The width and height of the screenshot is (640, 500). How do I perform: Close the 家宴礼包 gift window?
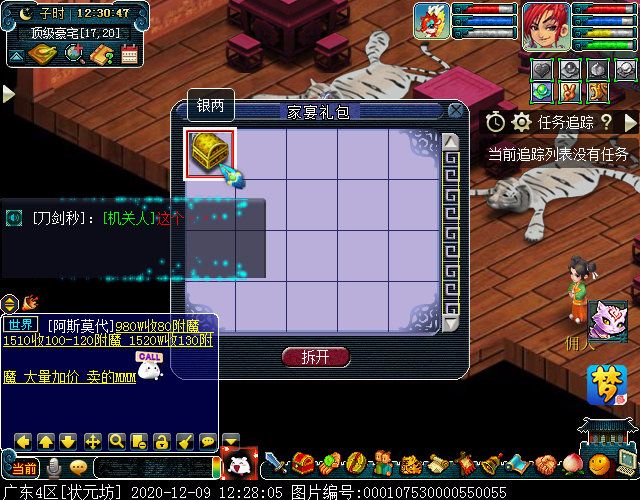[x=456, y=110]
